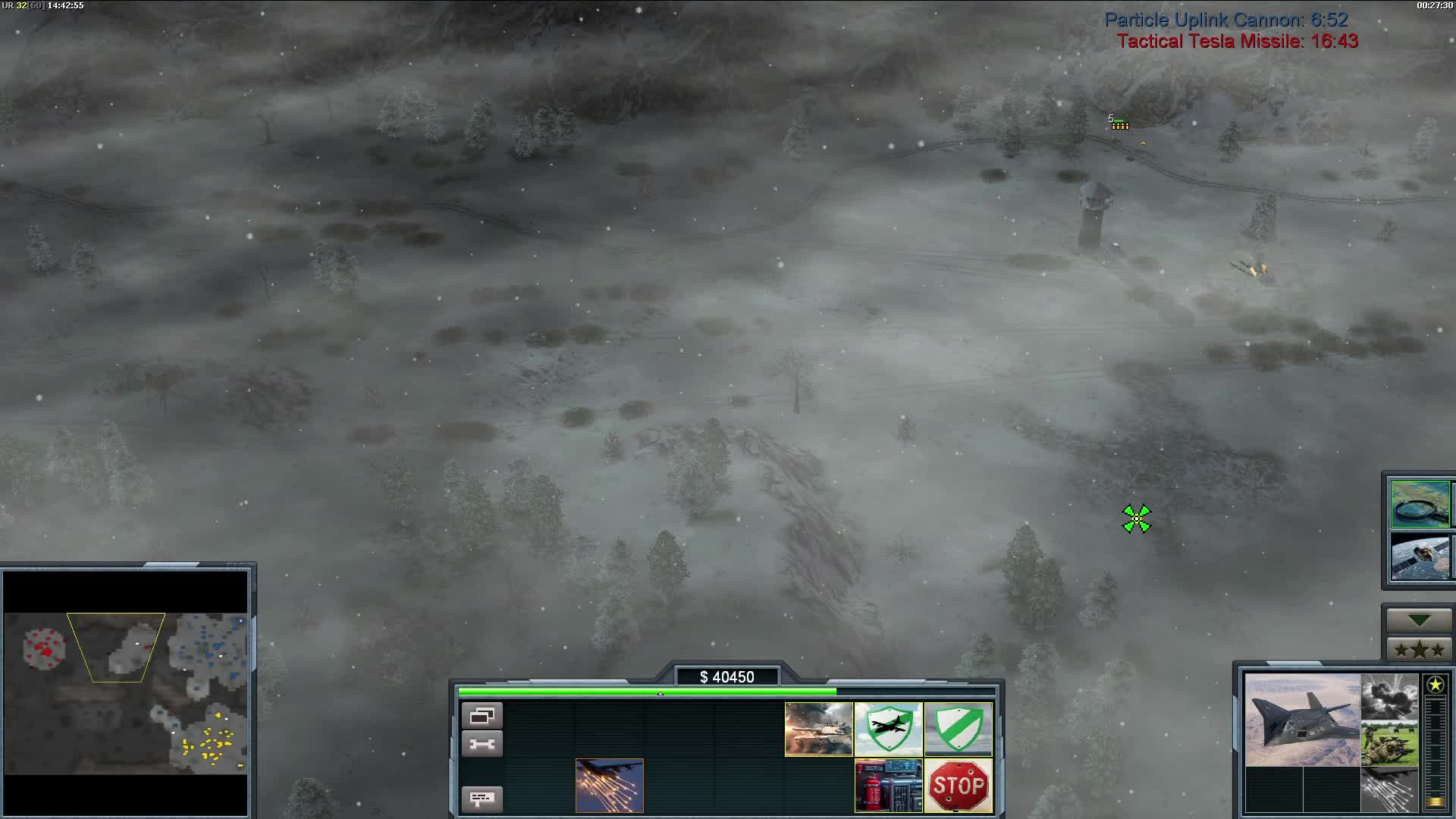The image size is (1456, 819).
Task: Enable the ground guard shield mode
Action: click(959, 730)
